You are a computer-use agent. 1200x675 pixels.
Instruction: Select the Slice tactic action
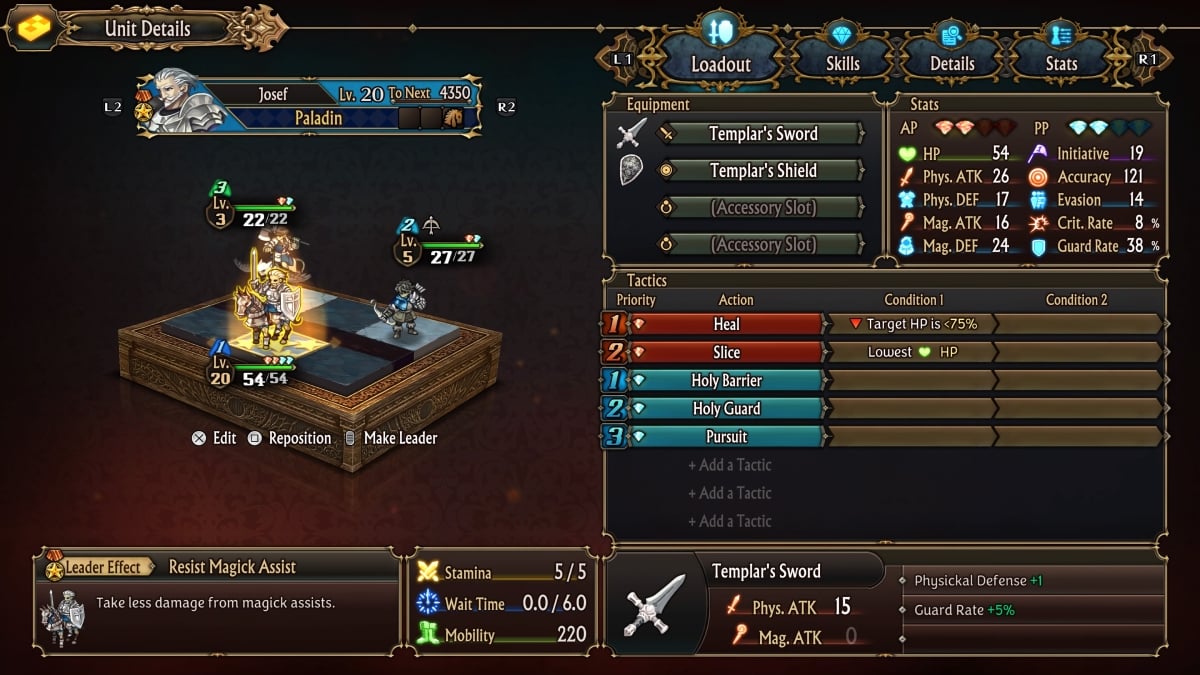[726, 352]
